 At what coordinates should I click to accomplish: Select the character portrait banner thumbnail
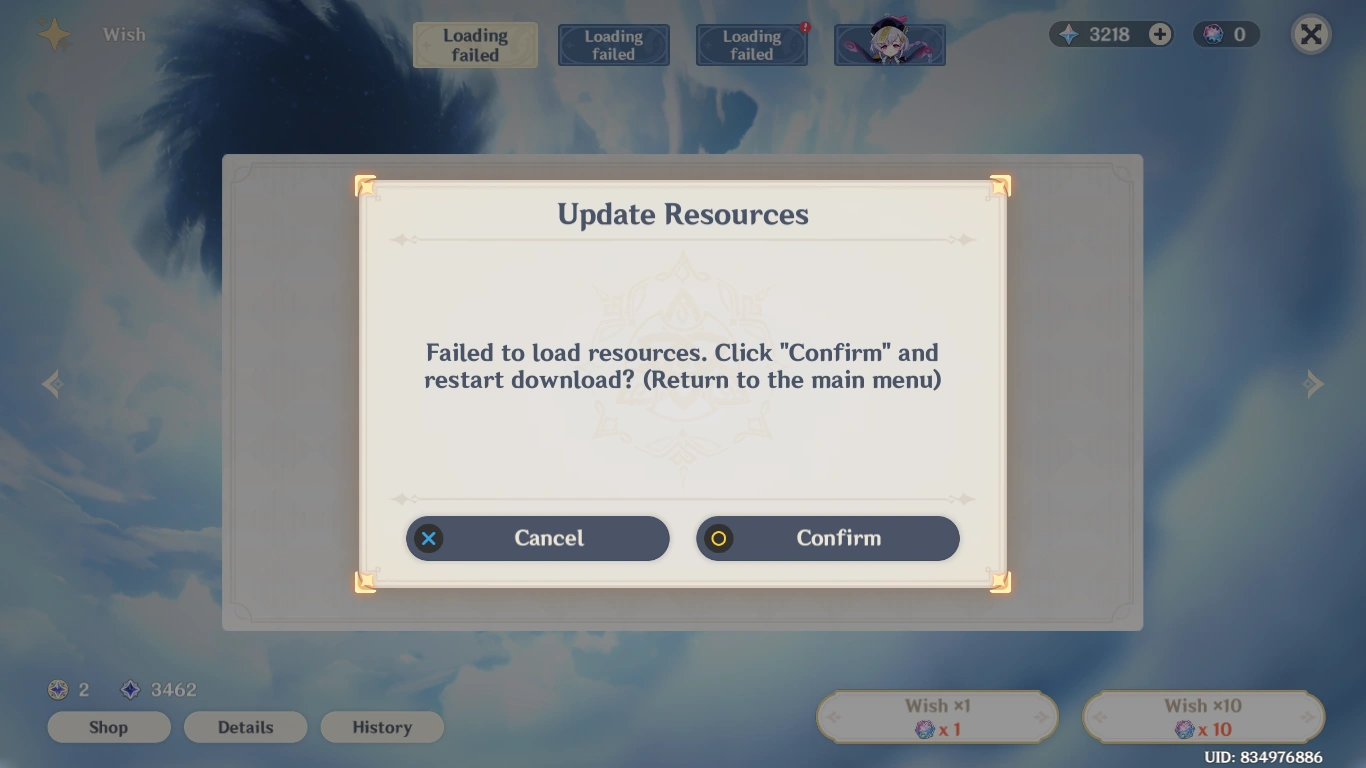889,44
